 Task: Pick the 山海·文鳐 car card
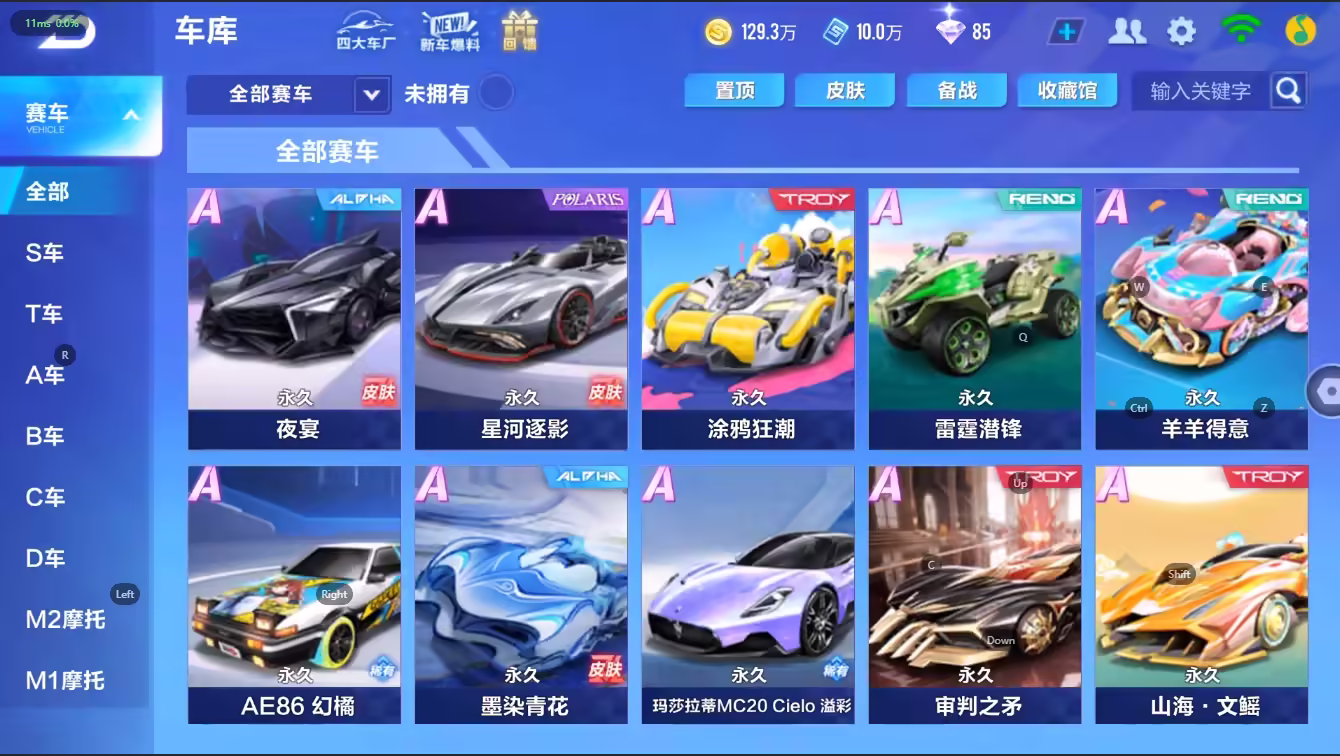pos(1201,595)
